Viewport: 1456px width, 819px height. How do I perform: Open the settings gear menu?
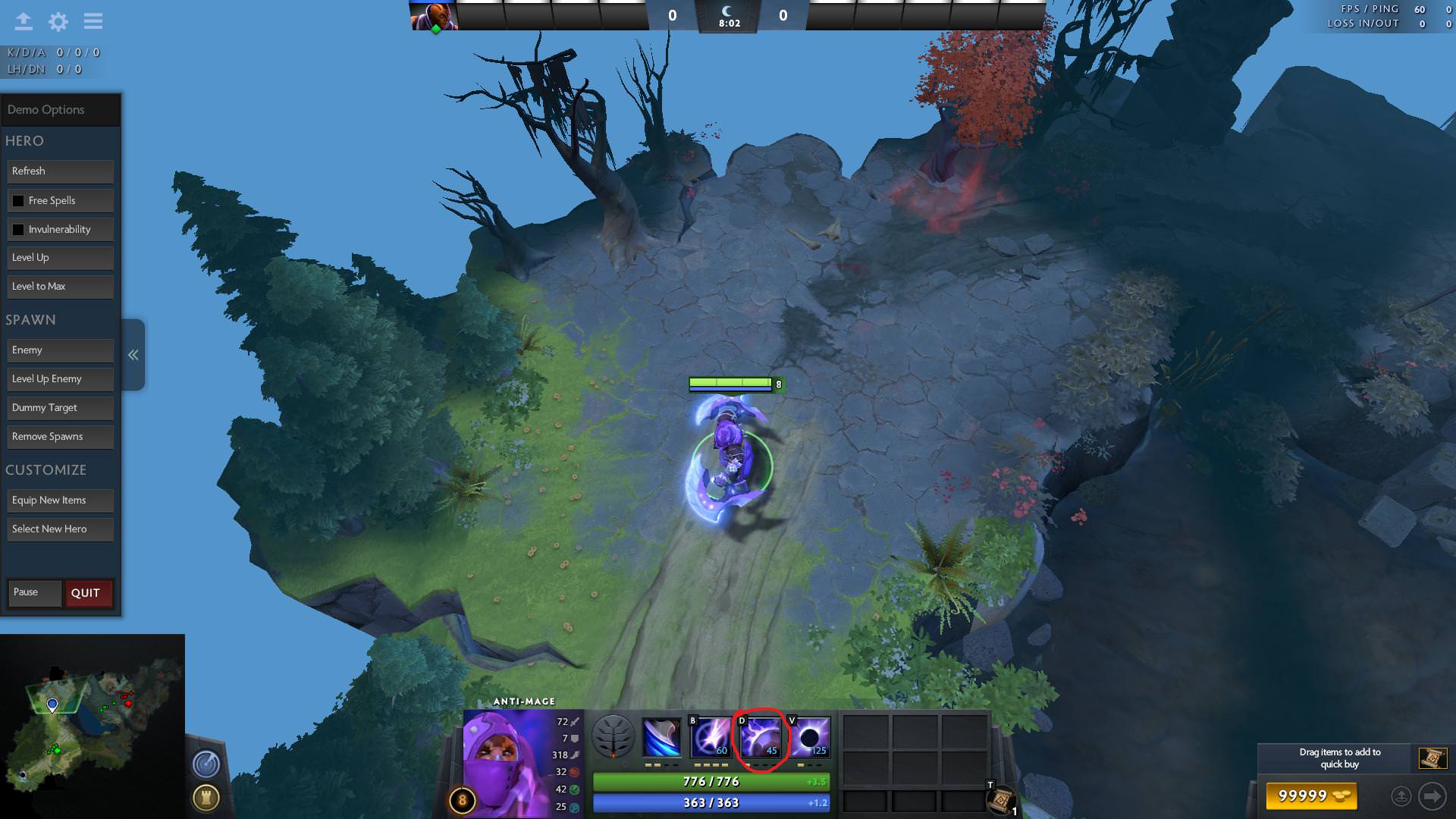(x=57, y=21)
